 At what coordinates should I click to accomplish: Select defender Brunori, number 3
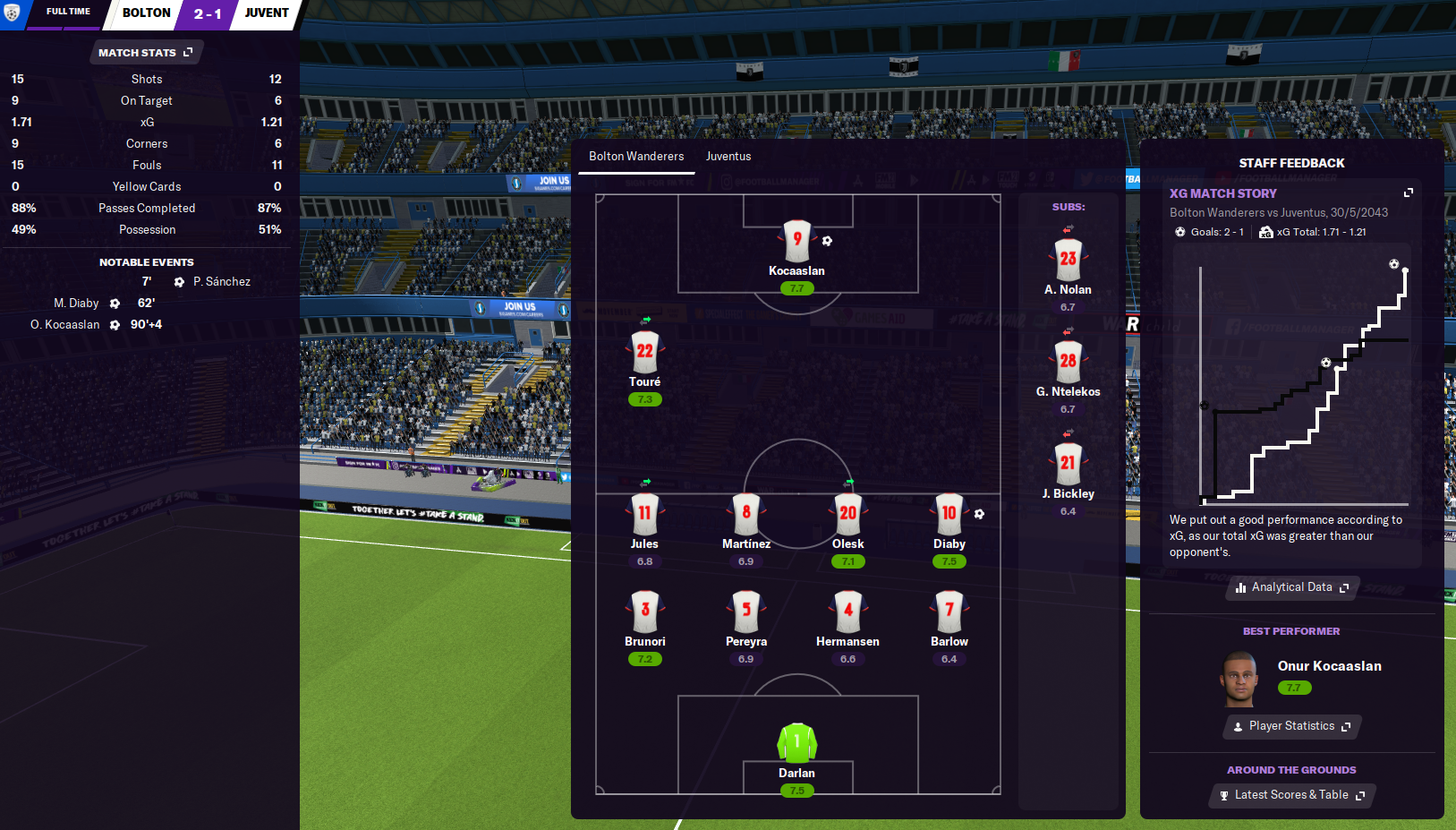click(644, 612)
